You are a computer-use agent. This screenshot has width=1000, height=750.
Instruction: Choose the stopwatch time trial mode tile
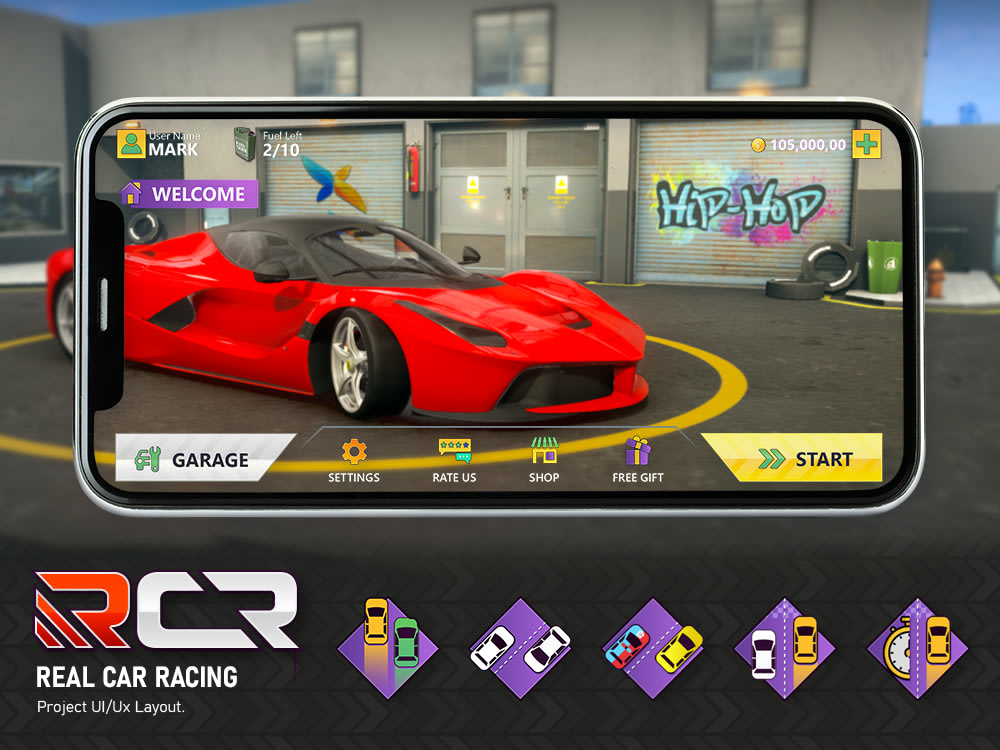coord(917,647)
